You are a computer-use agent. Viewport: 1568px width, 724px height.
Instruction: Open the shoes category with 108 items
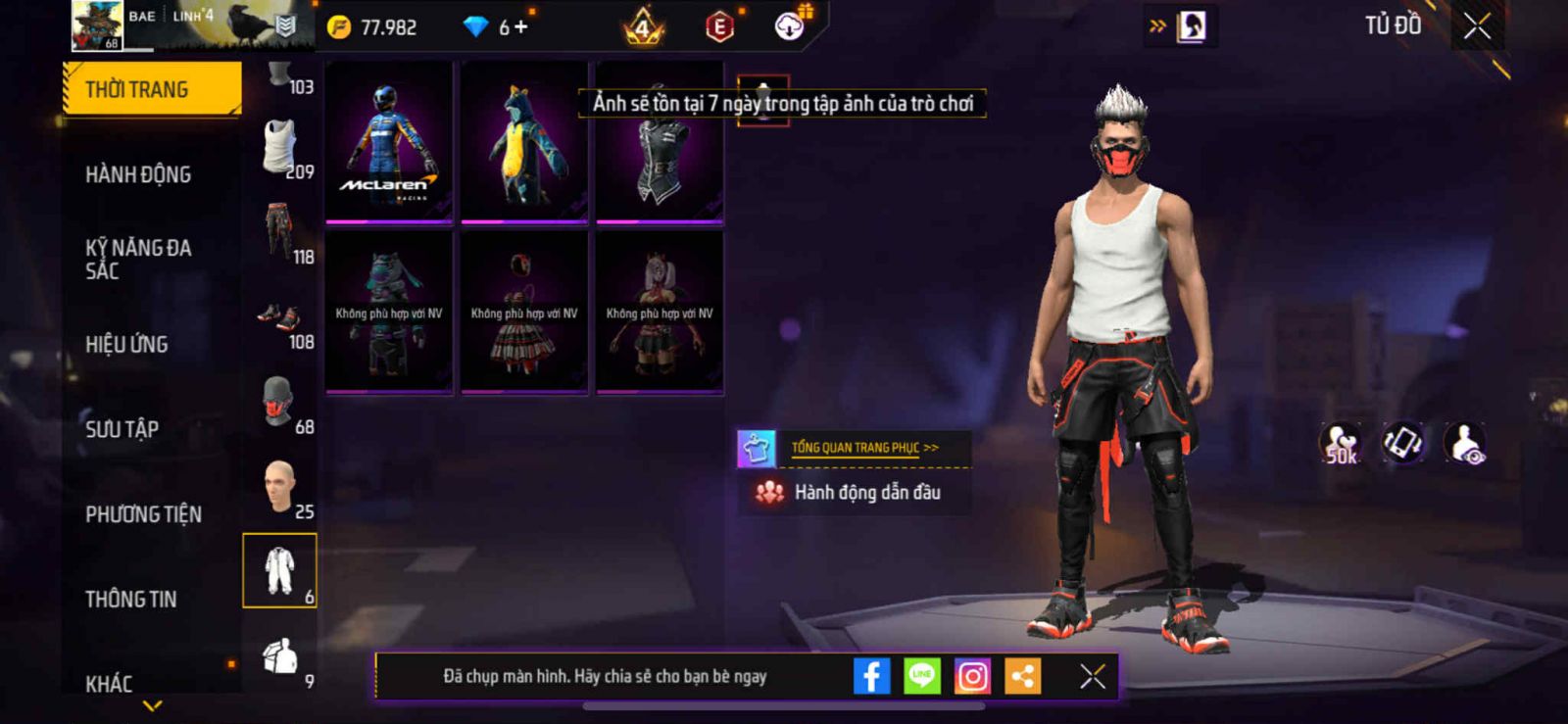[281, 319]
